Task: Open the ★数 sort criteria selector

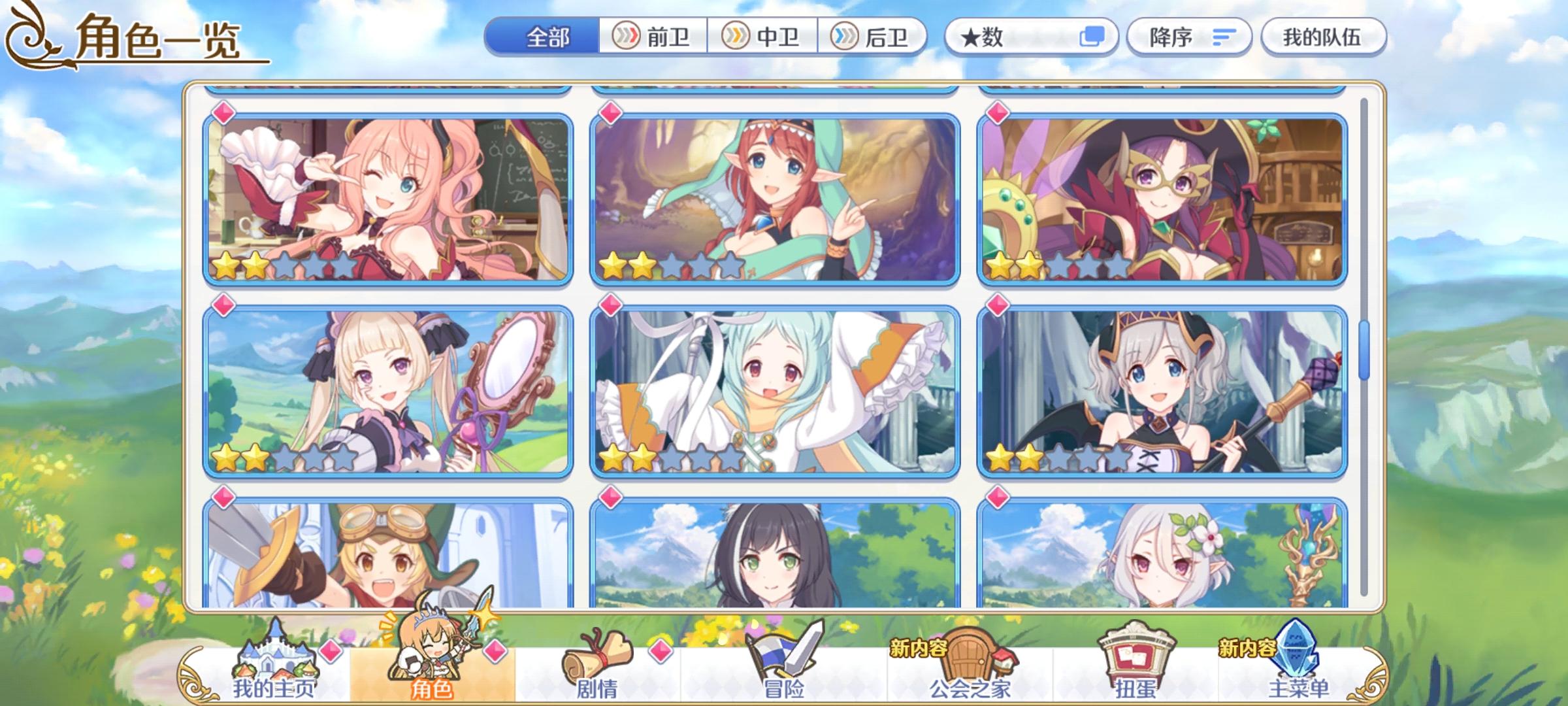Action: pos(1026,37)
